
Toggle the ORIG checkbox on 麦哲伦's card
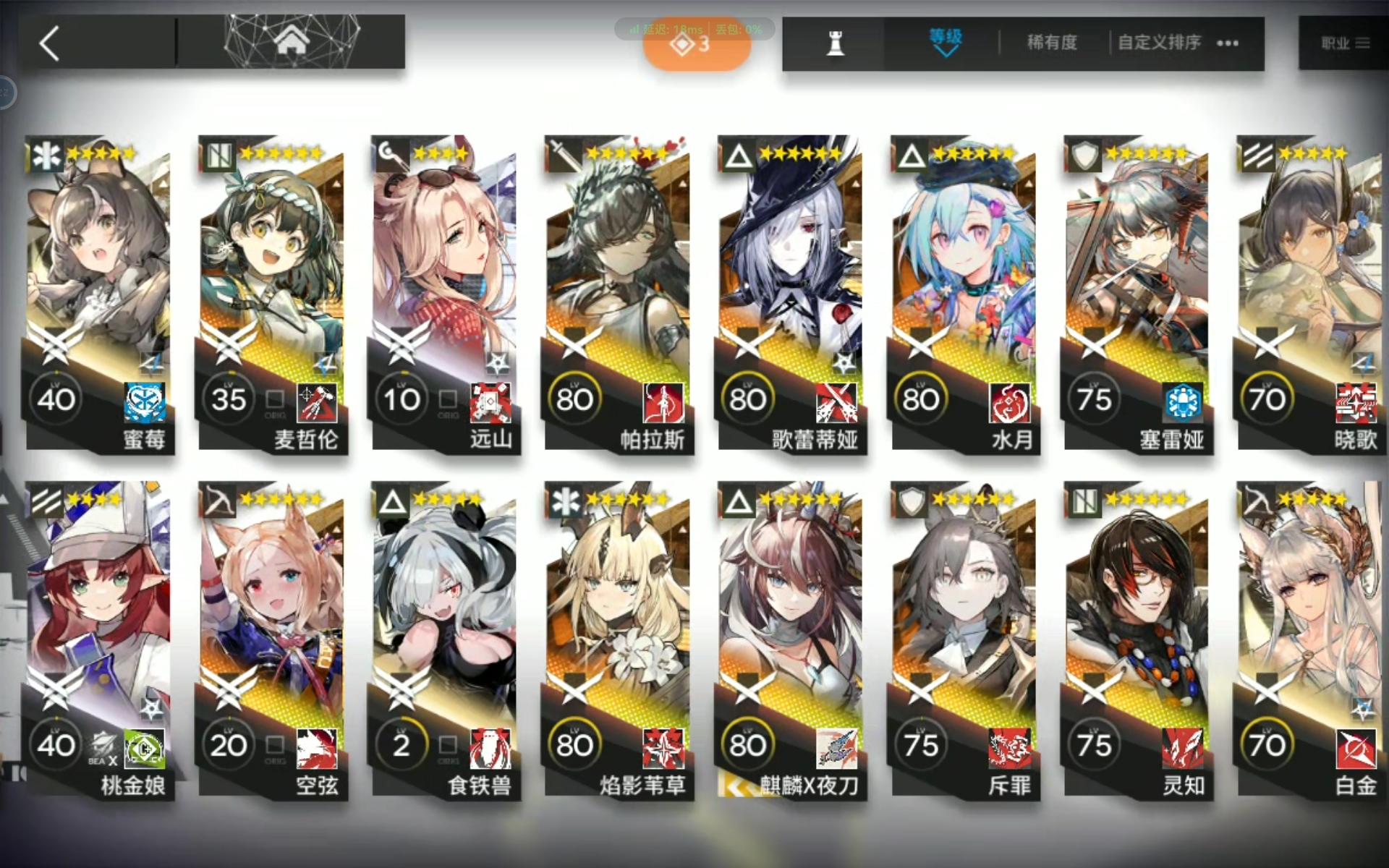[273, 399]
